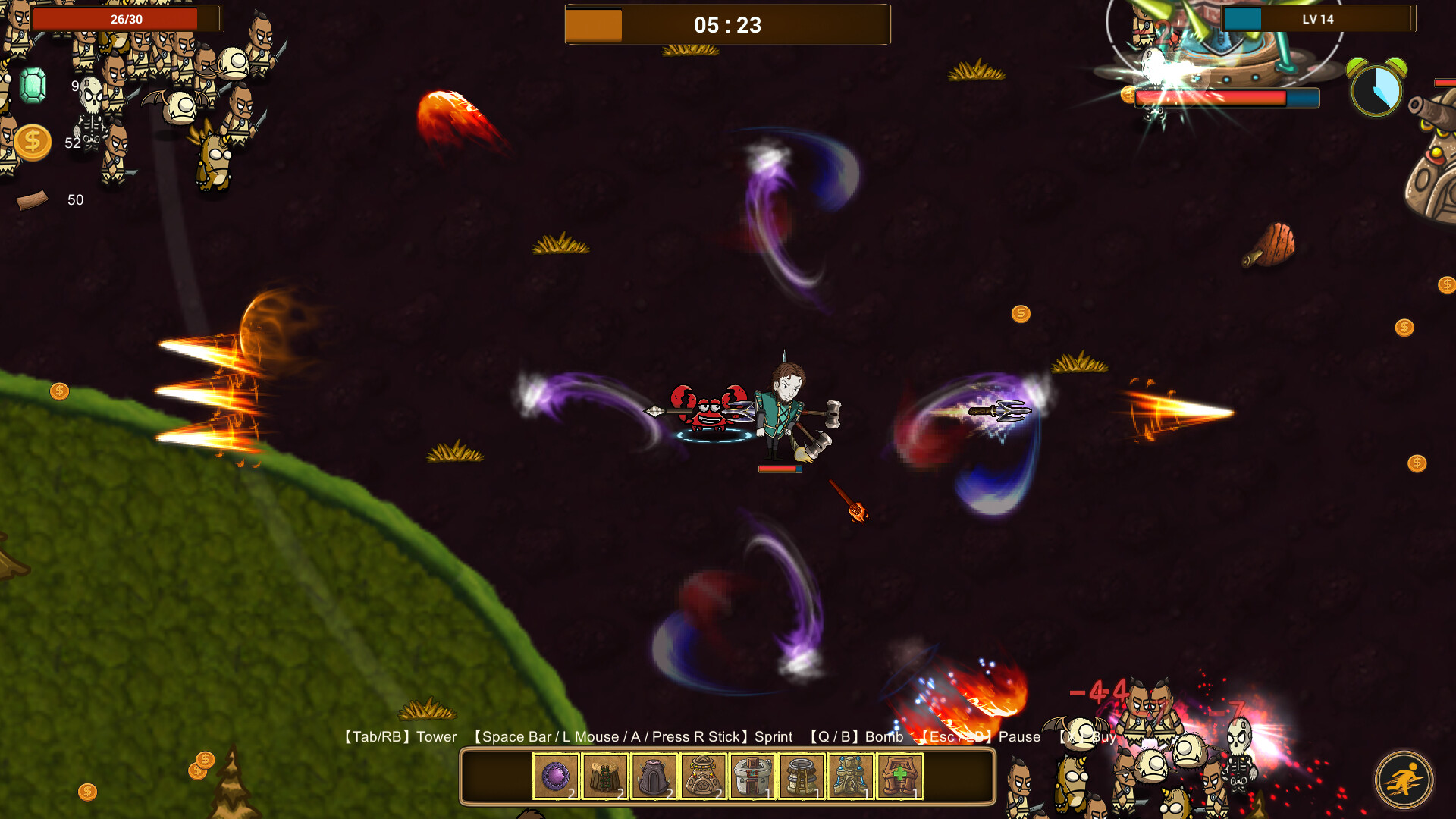Image resolution: width=1456 pixels, height=819 pixels.
Task: Pick the dark spiked dome tower
Action: tap(654, 777)
